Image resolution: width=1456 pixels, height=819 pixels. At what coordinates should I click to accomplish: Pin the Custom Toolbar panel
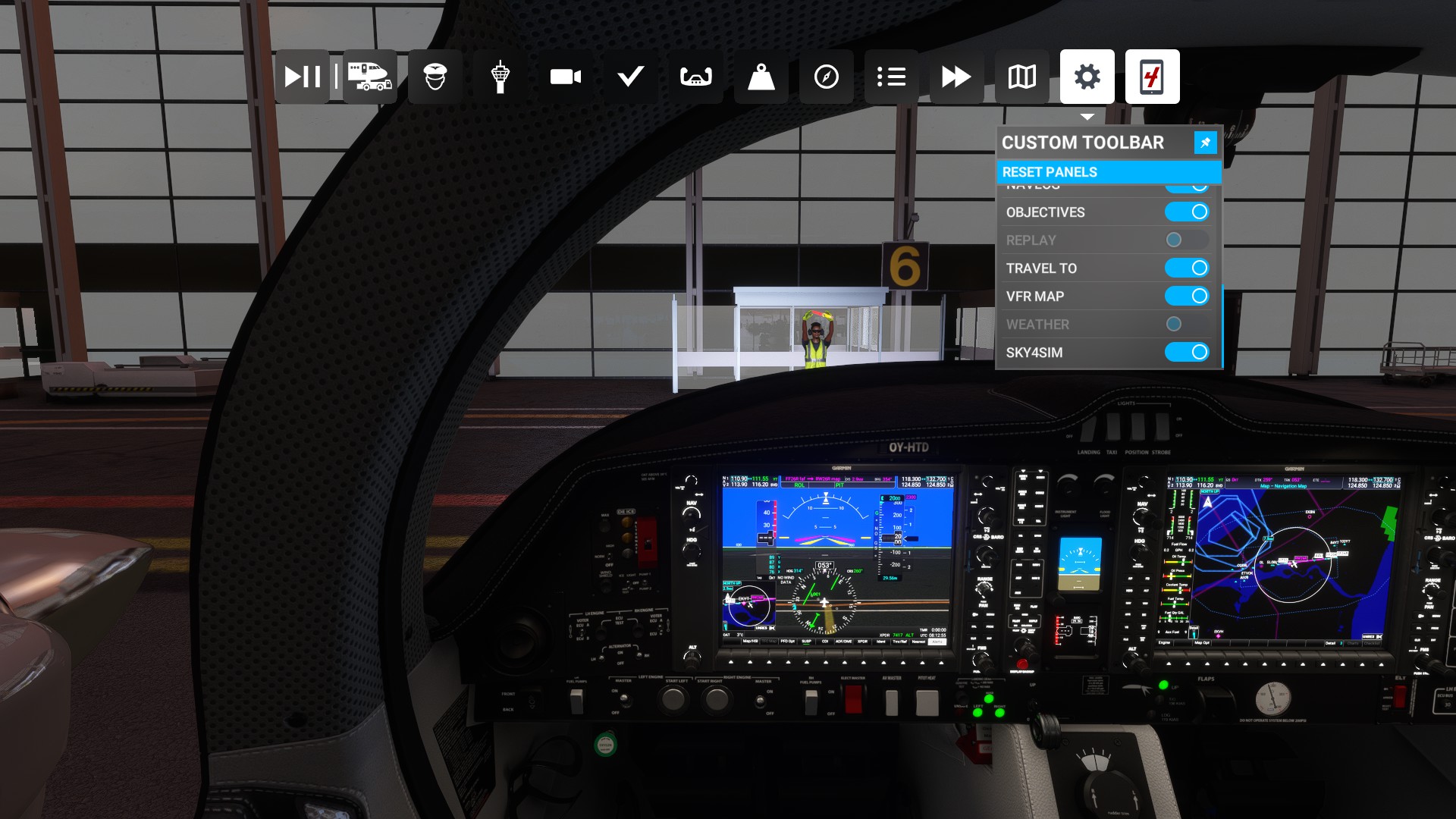[x=1205, y=143]
